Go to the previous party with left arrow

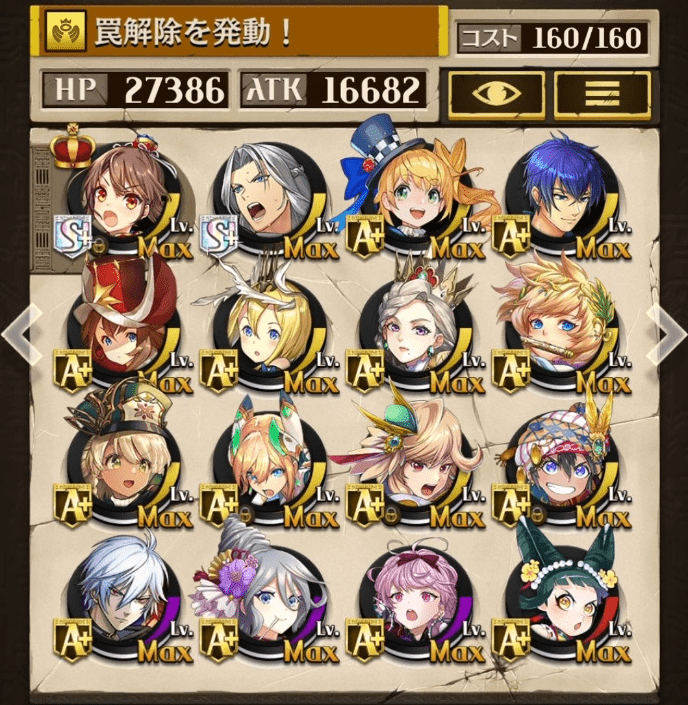[x=20, y=333]
